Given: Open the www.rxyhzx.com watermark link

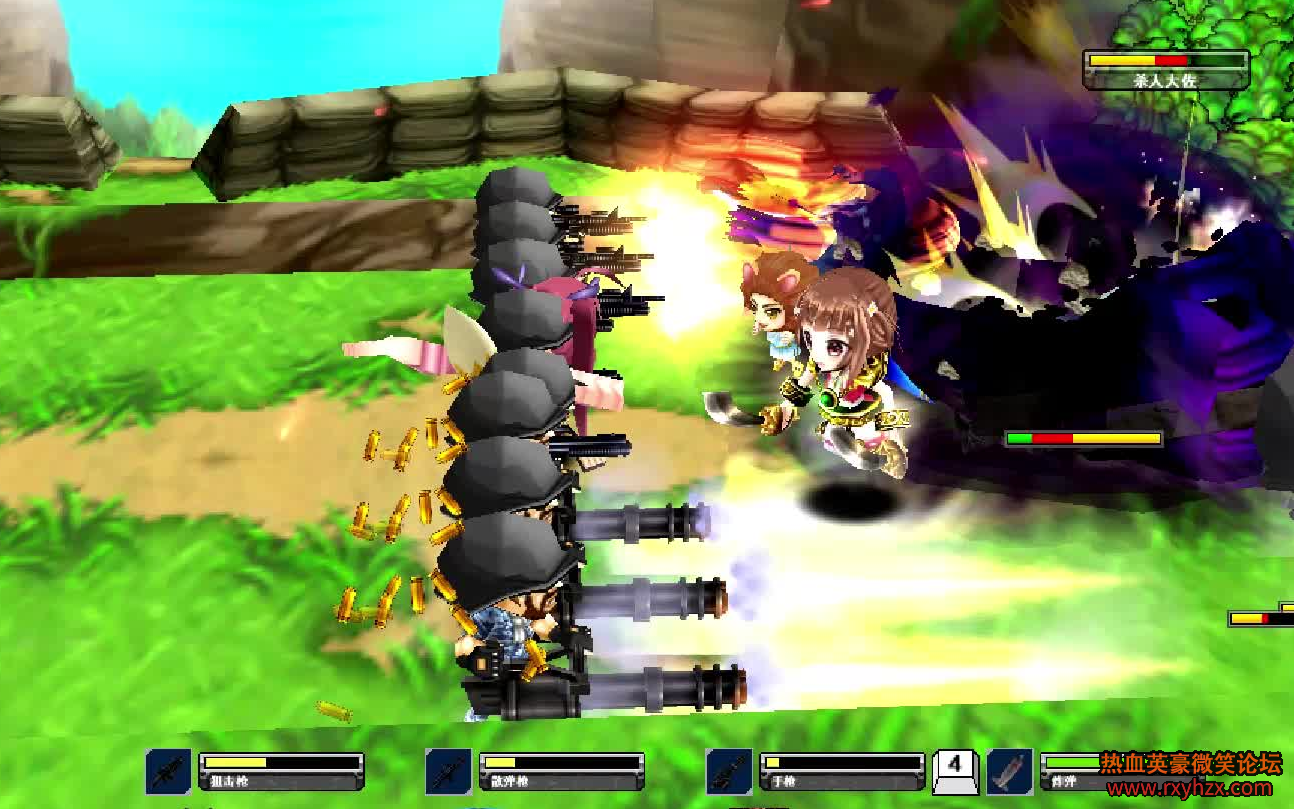Looking at the screenshot, I should tap(1187, 789).
